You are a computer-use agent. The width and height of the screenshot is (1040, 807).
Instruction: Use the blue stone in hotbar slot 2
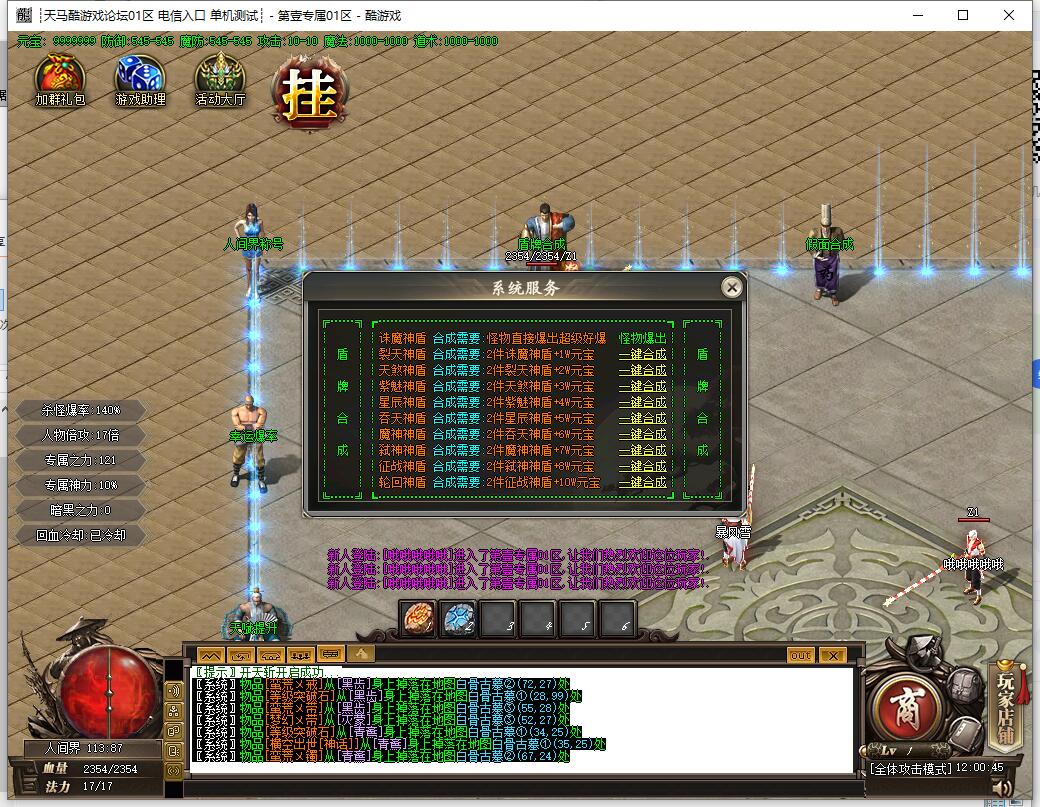tap(458, 619)
